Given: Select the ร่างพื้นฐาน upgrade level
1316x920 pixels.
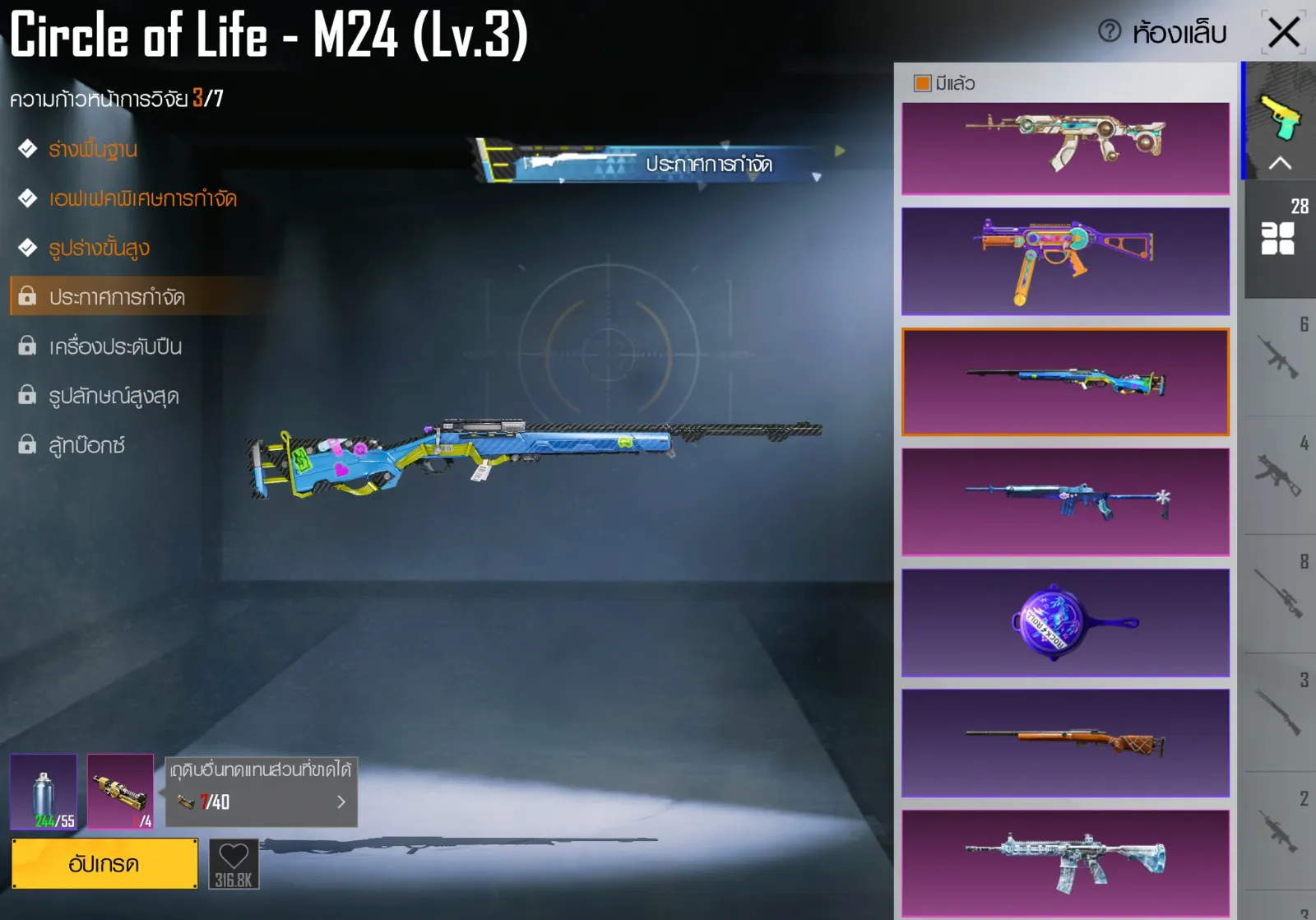Looking at the screenshot, I should click(92, 150).
